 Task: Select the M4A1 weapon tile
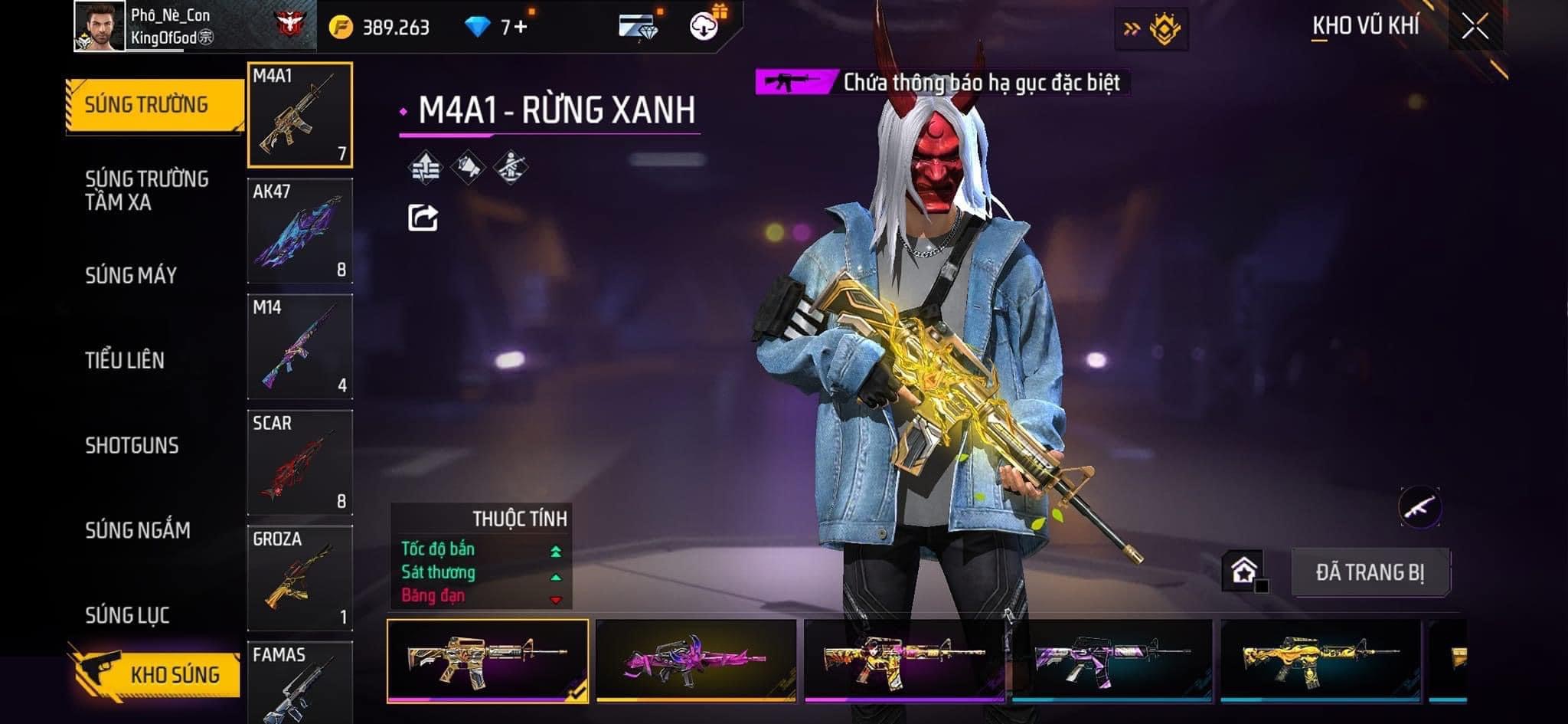(x=300, y=115)
